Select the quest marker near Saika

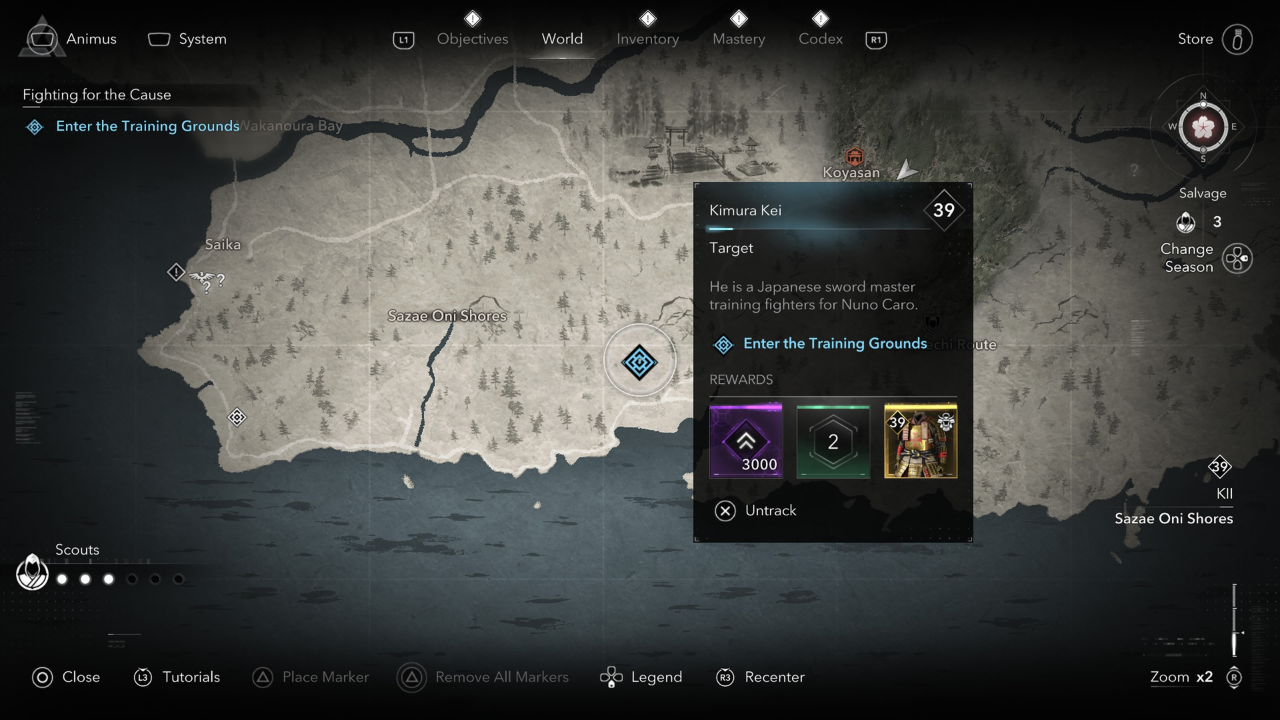tap(177, 272)
